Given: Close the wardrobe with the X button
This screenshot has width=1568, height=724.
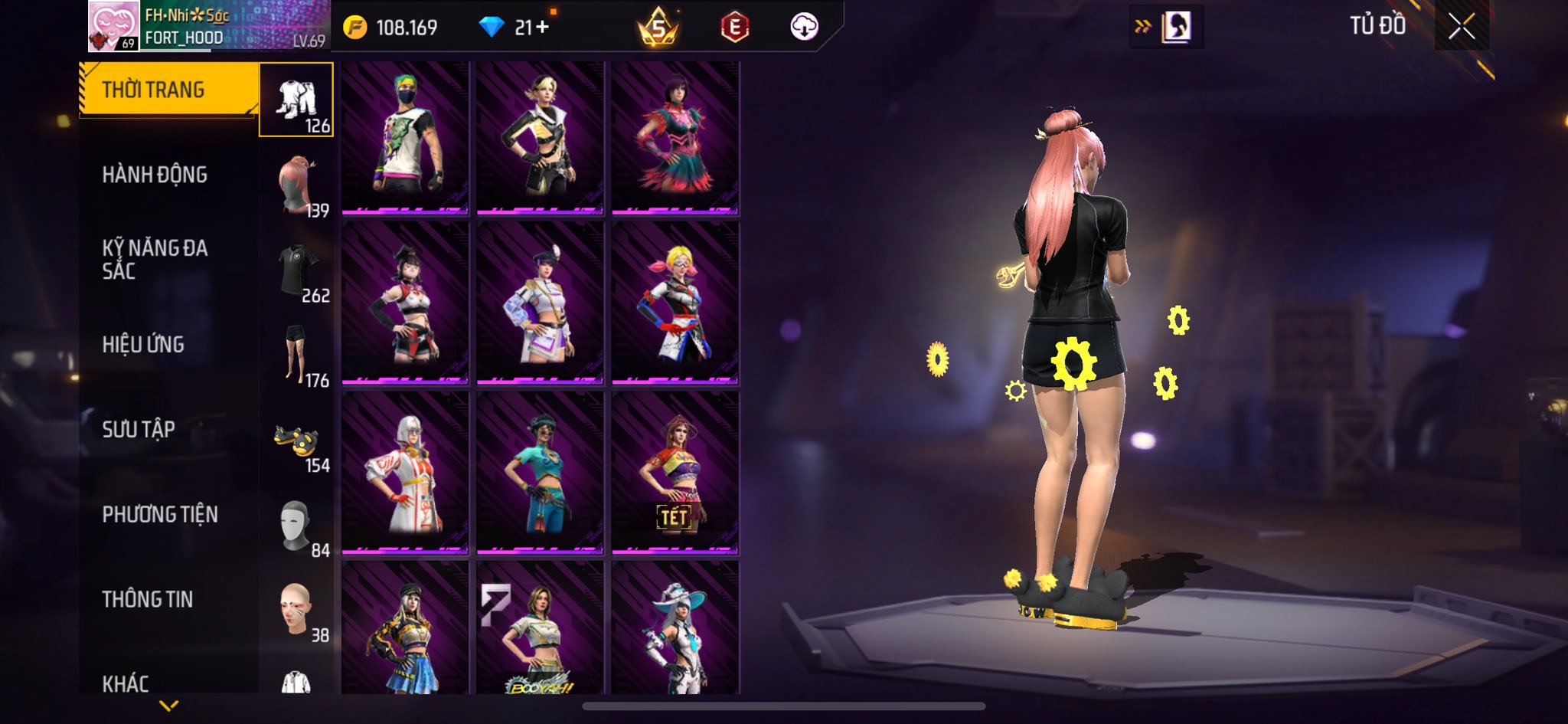Looking at the screenshot, I should (1461, 27).
